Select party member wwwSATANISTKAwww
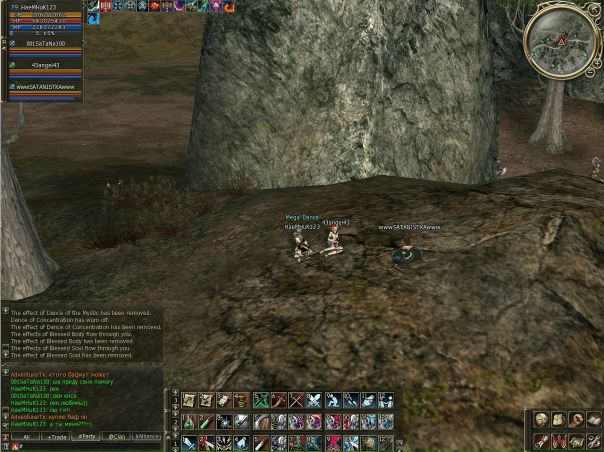The width and height of the screenshot is (604, 452). [x=47, y=87]
